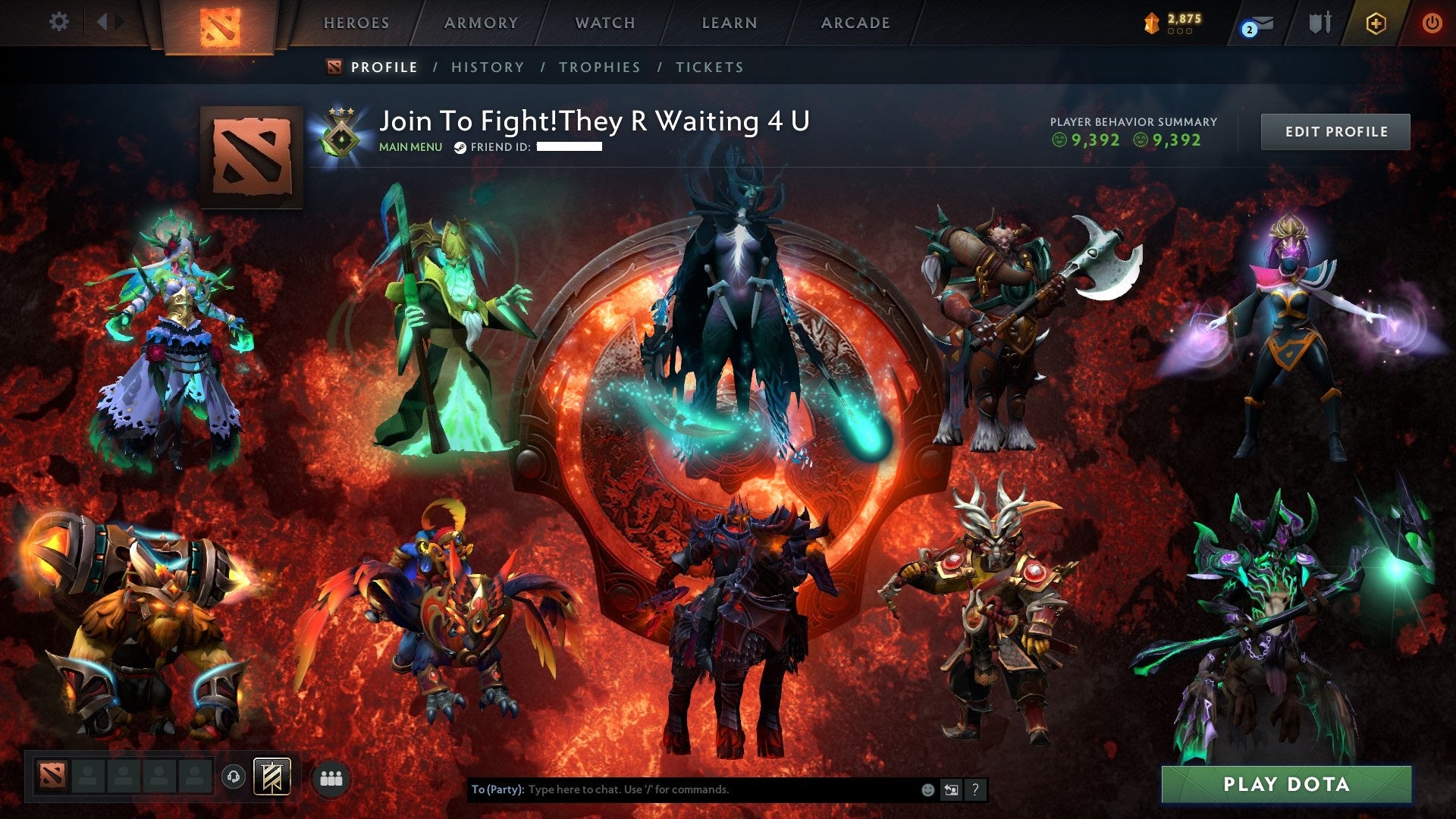Open the settings gear menu
The height and width of the screenshot is (819, 1456).
coord(59,21)
